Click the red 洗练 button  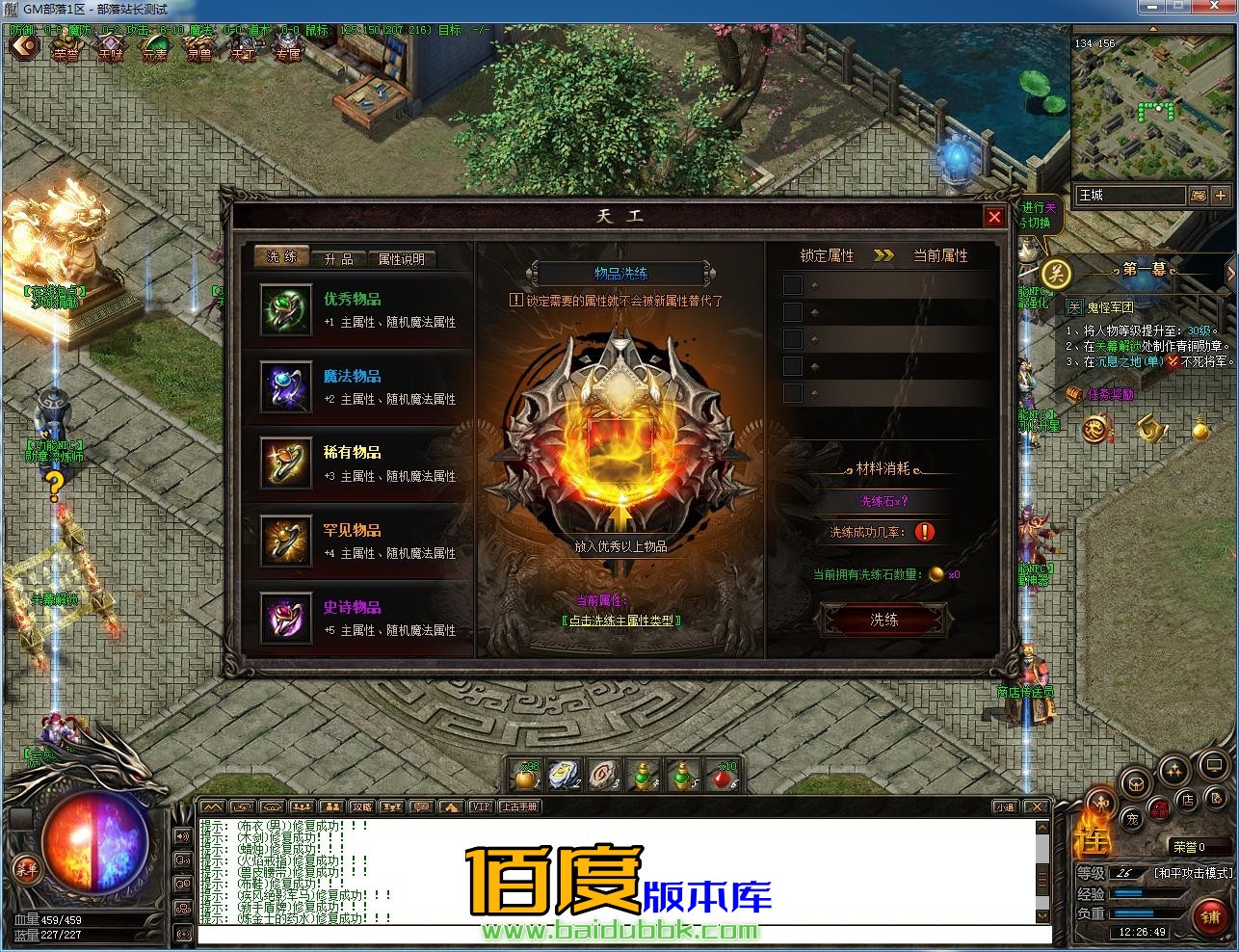pos(883,620)
